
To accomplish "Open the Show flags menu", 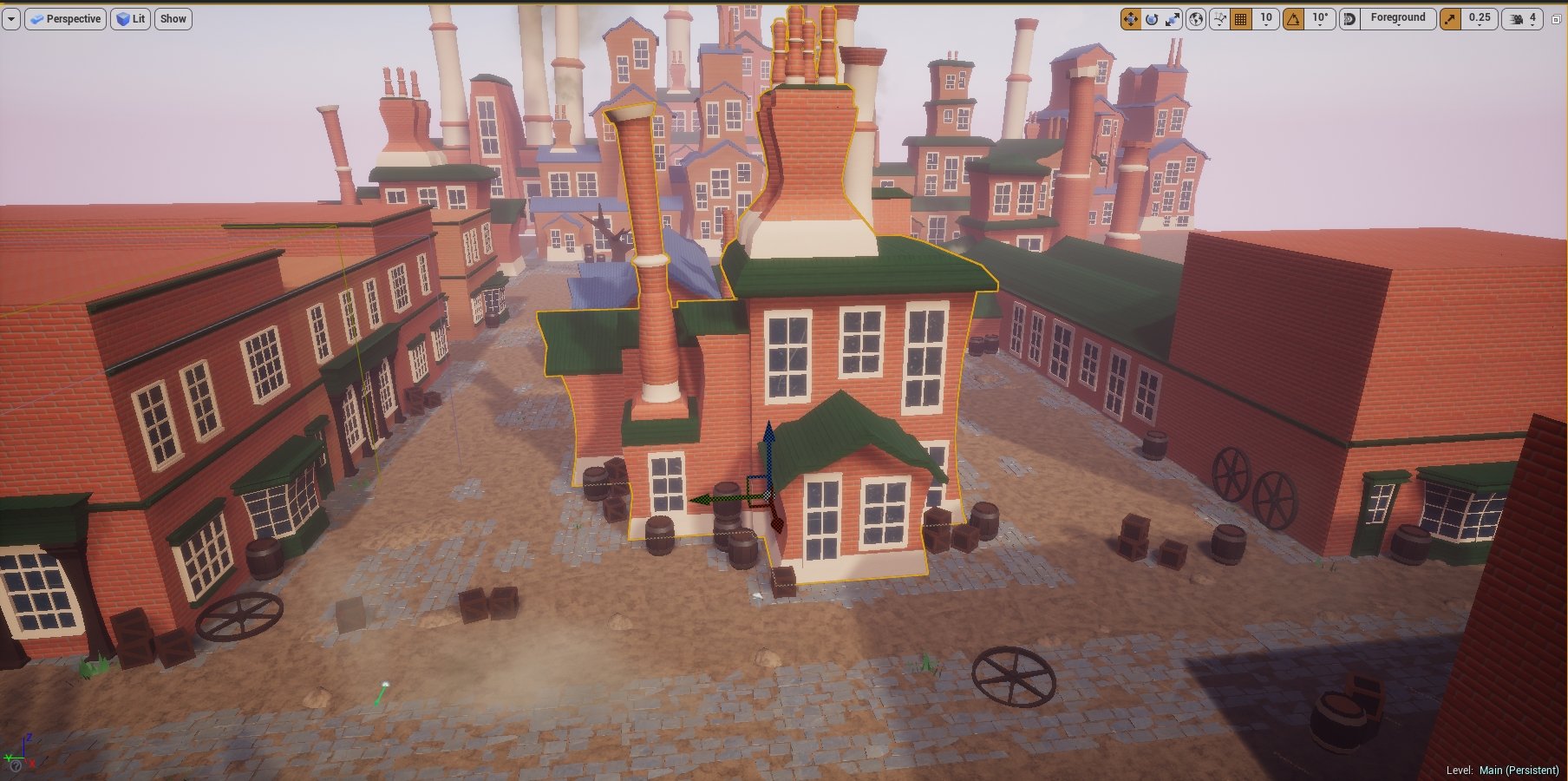I will 173,19.
